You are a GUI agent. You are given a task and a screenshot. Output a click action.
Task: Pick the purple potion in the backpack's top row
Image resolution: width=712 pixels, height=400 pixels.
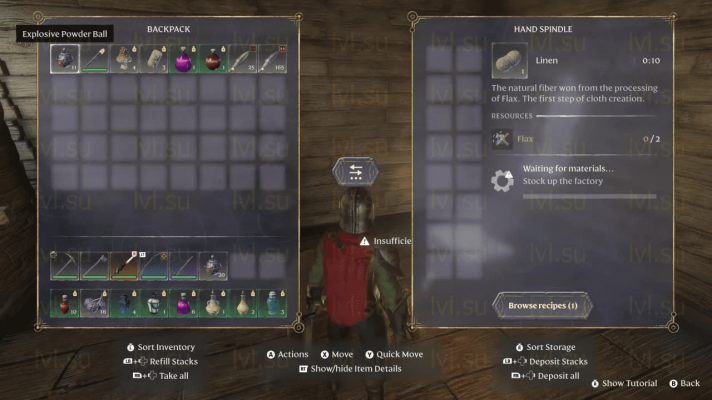(x=184, y=59)
